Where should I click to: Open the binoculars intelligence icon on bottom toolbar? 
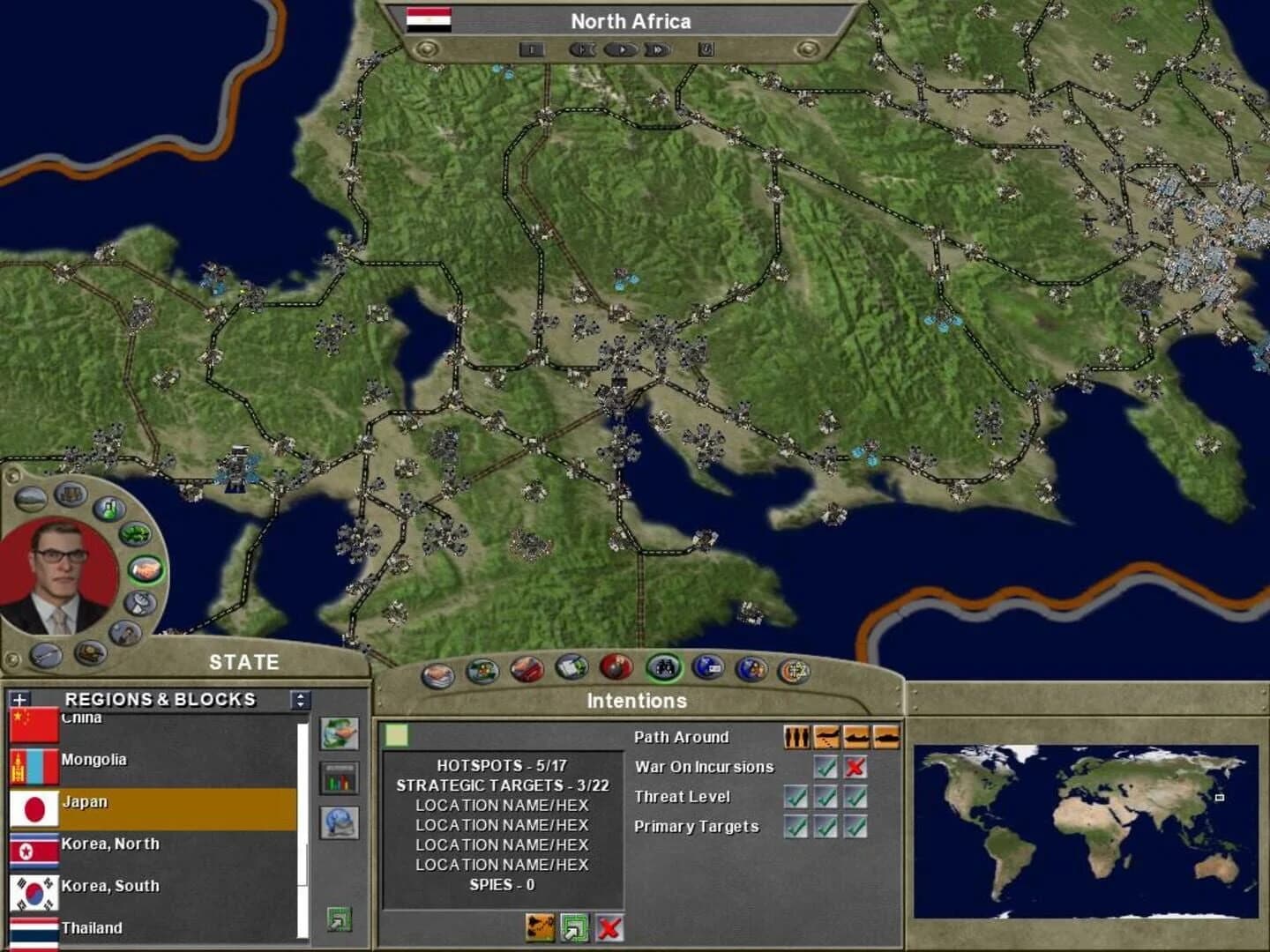(x=663, y=670)
